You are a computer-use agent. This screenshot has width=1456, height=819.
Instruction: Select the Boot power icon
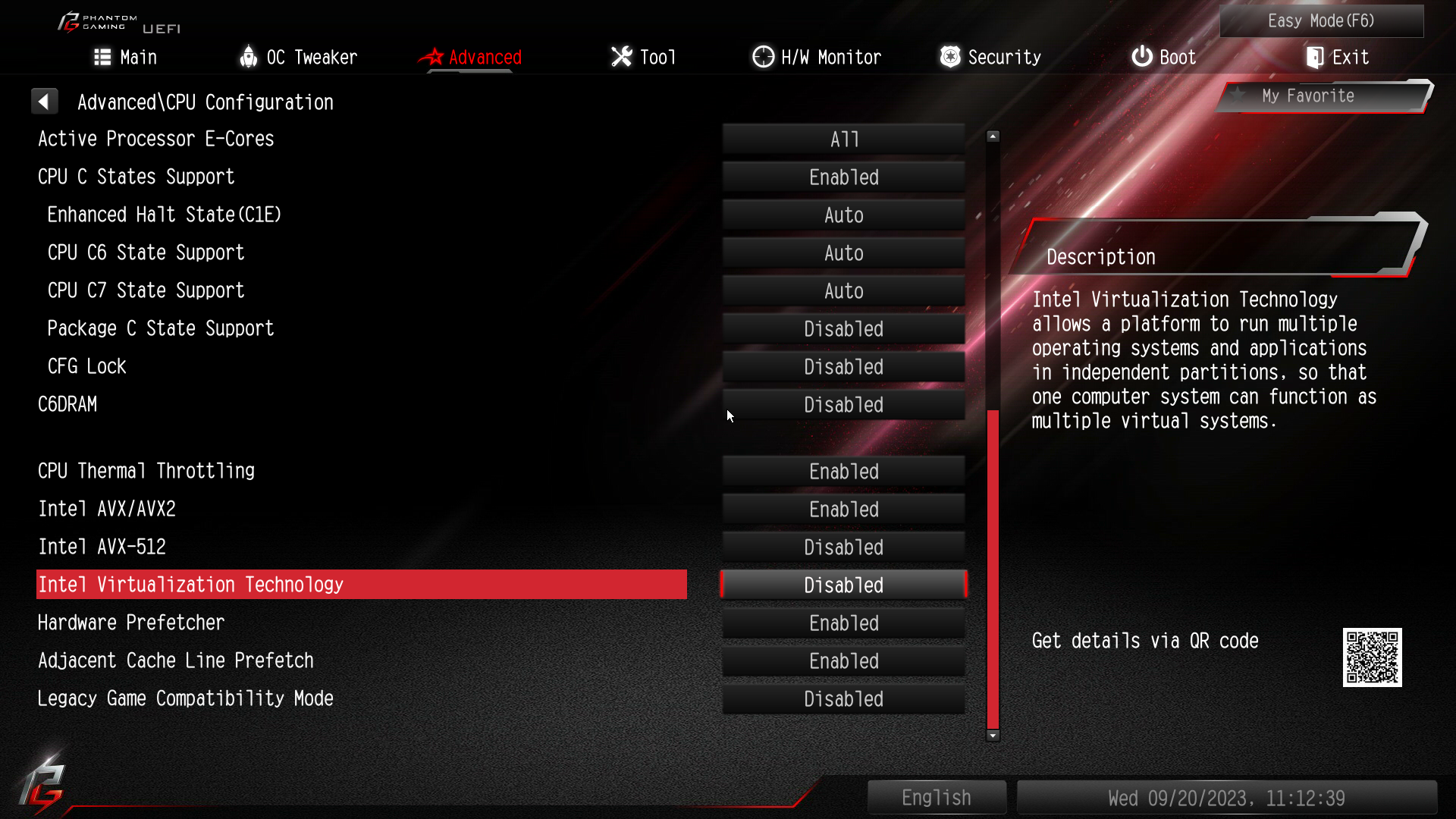[1141, 56]
